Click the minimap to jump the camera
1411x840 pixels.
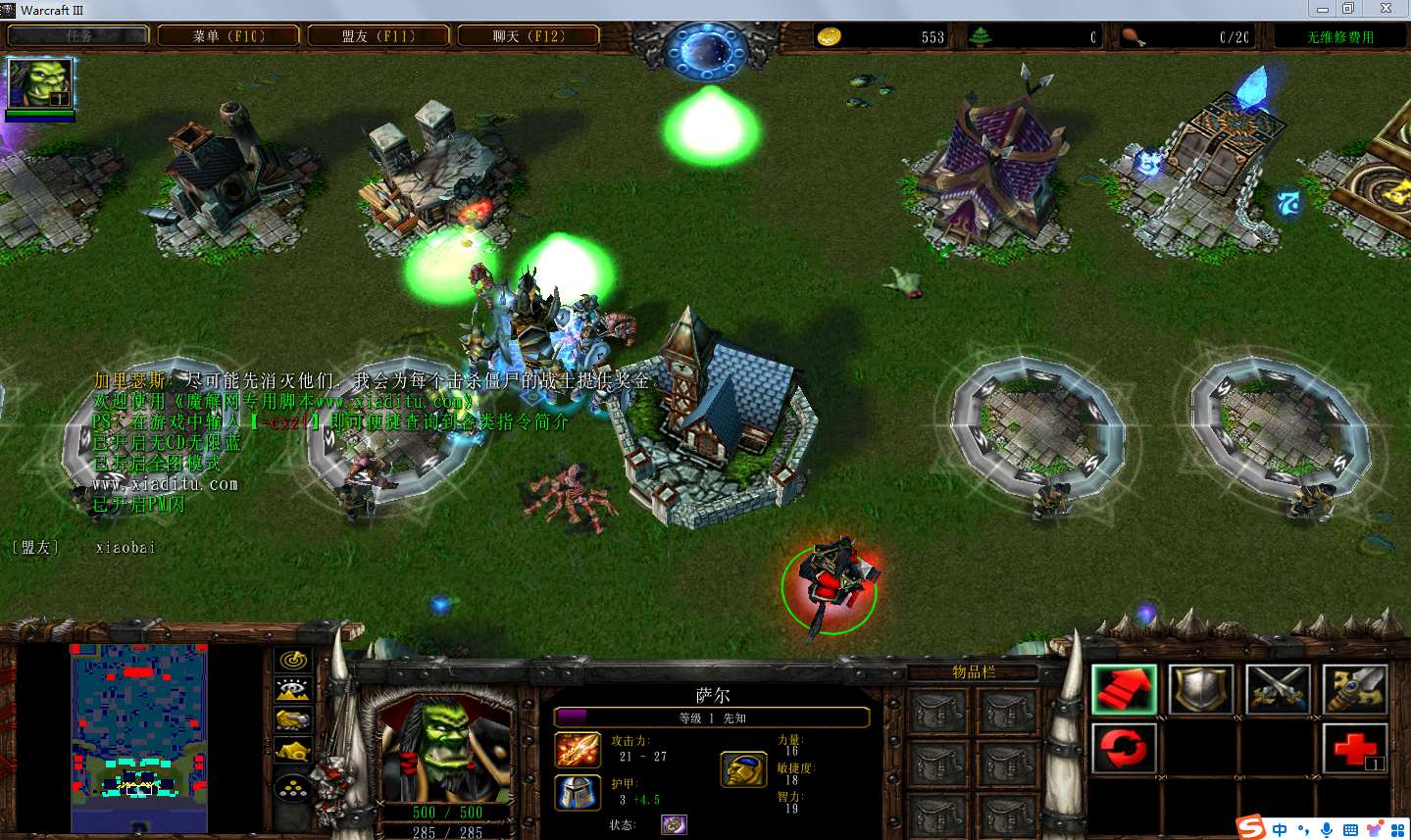[138, 737]
